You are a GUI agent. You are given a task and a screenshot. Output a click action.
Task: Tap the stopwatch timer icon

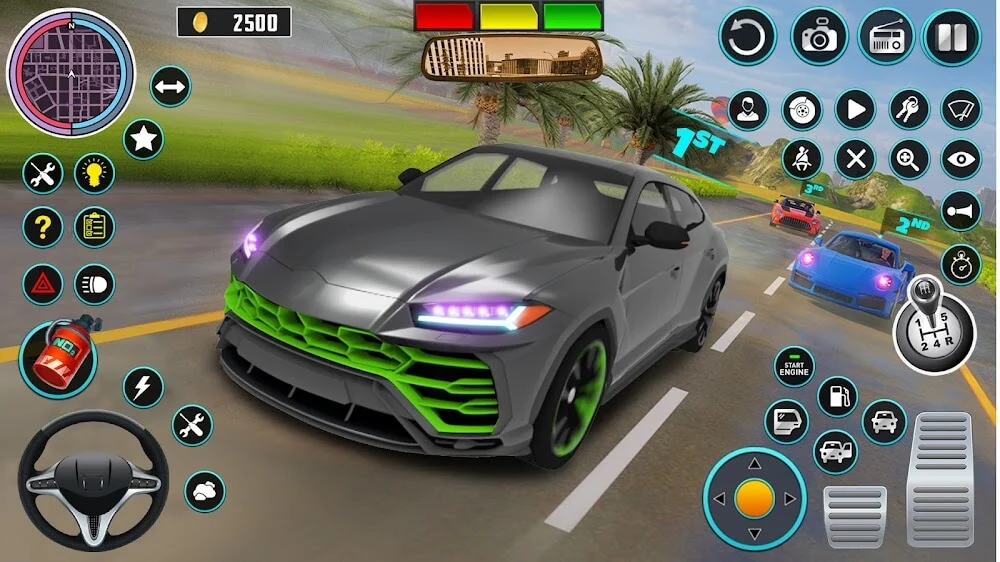pyautogui.click(x=961, y=264)
